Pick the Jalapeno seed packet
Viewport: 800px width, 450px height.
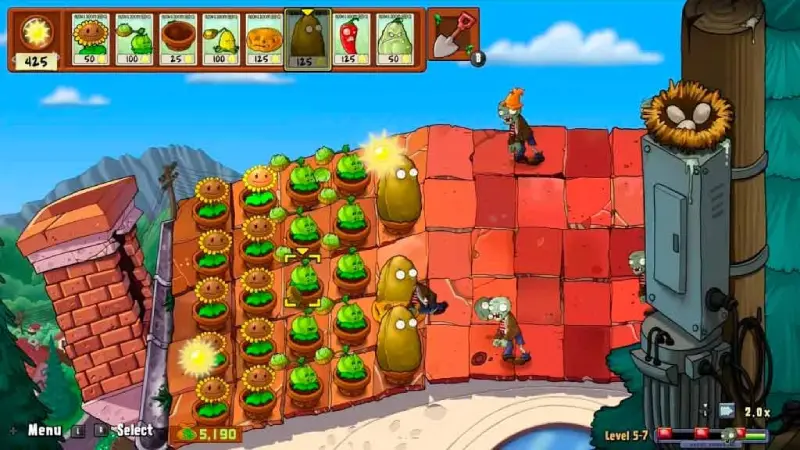coord(351,39)
